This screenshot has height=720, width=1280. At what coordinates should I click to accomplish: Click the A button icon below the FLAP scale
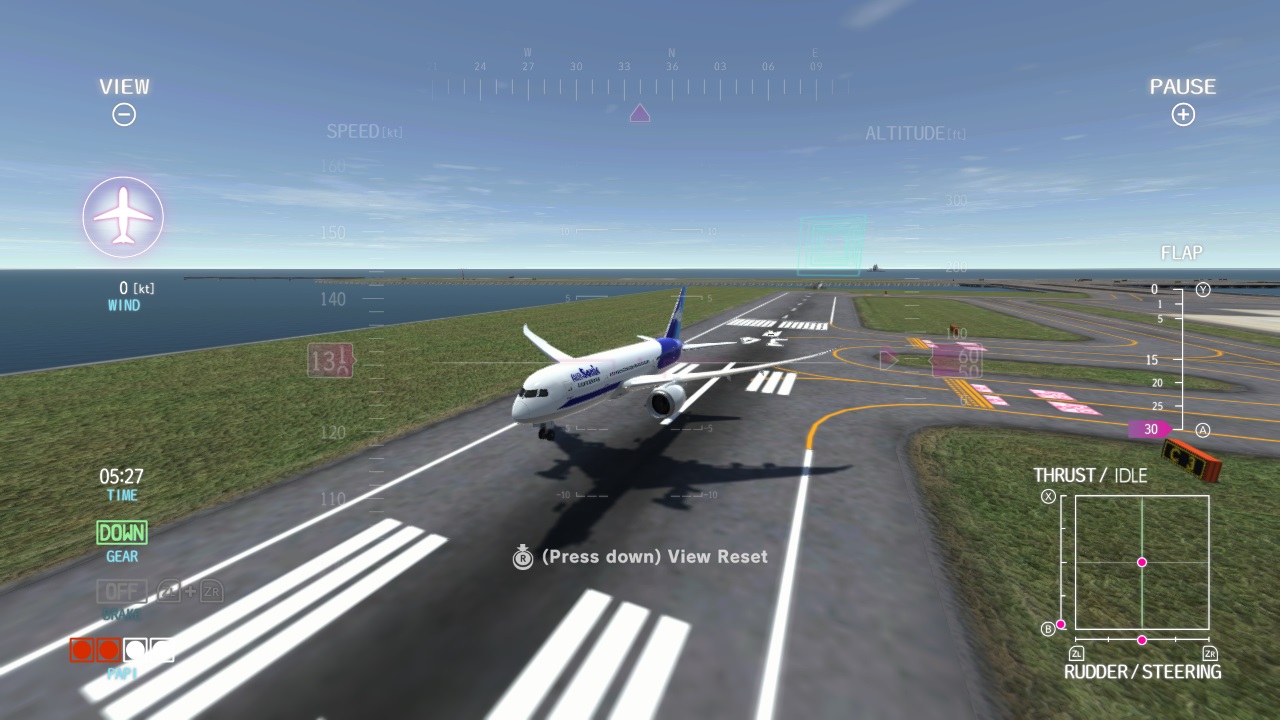[1203, 430]
